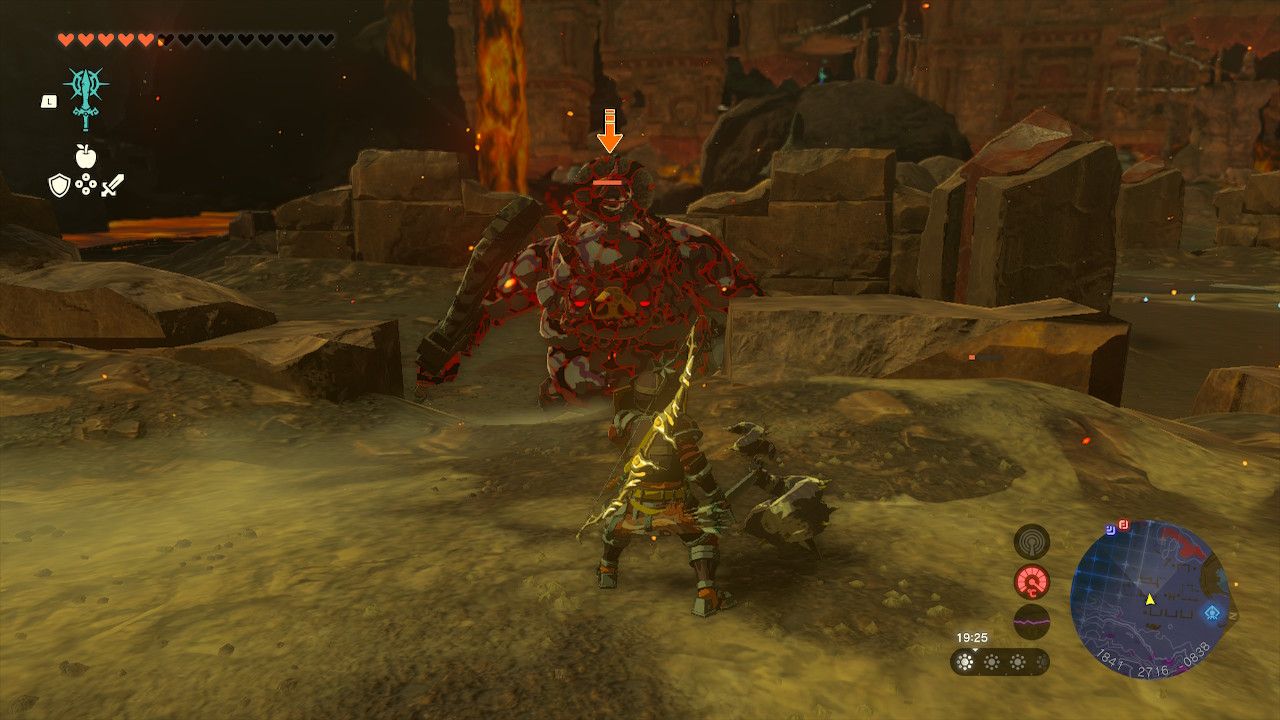
Task: Click the orange arrow above the enemy
Action: coord(609,130)
